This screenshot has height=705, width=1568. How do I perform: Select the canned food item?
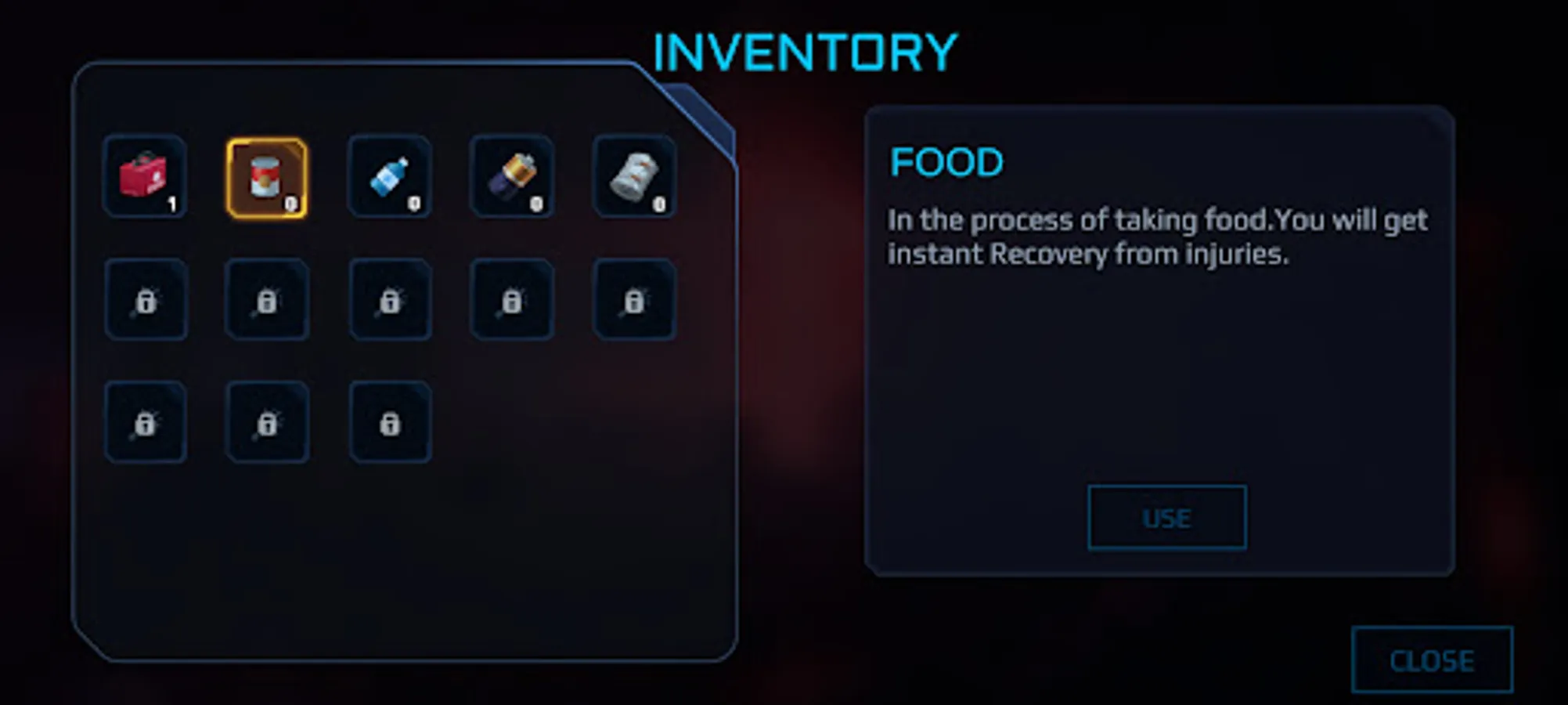(x=266, y=176)
